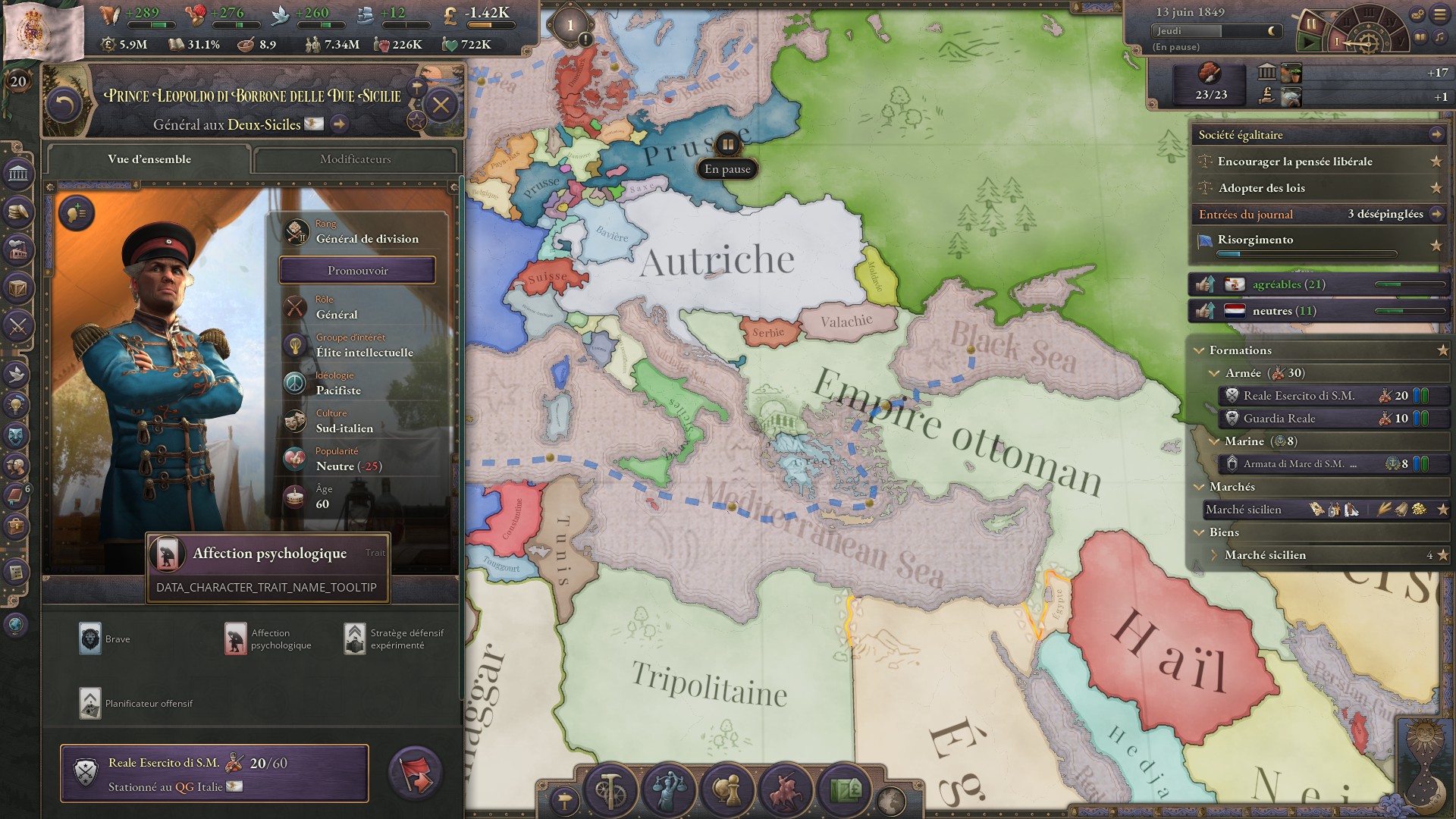1456x819 pixels.
Task: Click the Promouvoir button
Action: click(358, 270)
